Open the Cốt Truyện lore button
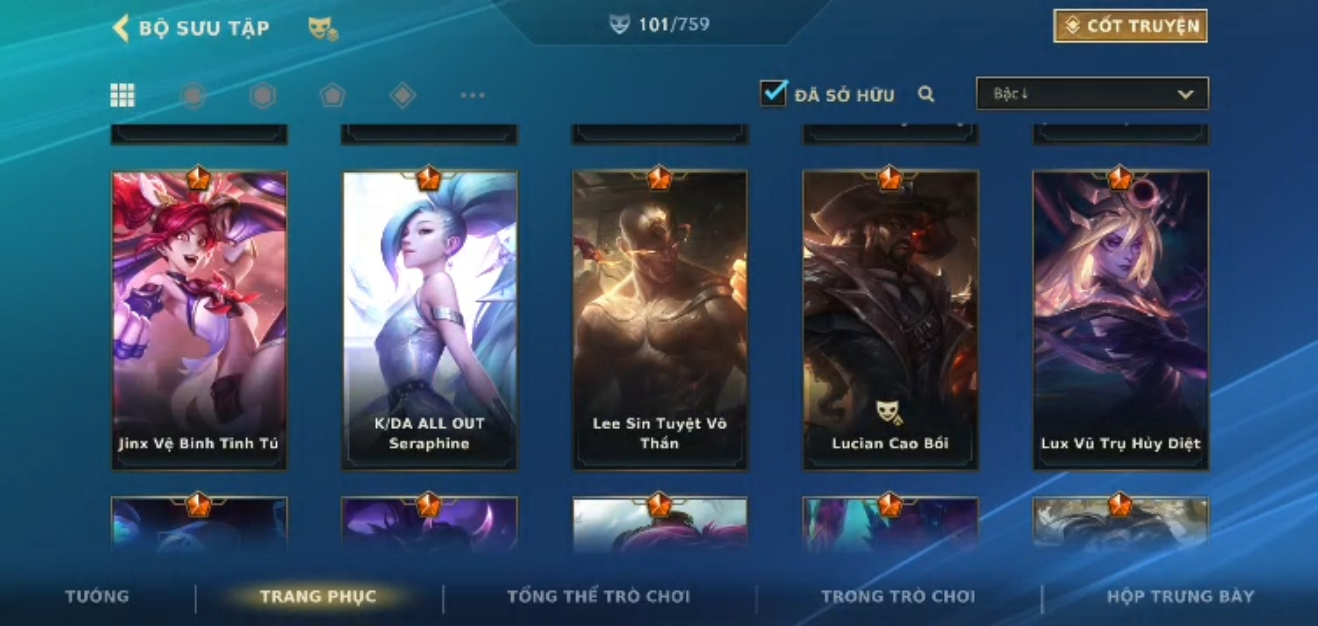The width and height of the screenshot is (1318, 626). click(x=1130, y=26)
